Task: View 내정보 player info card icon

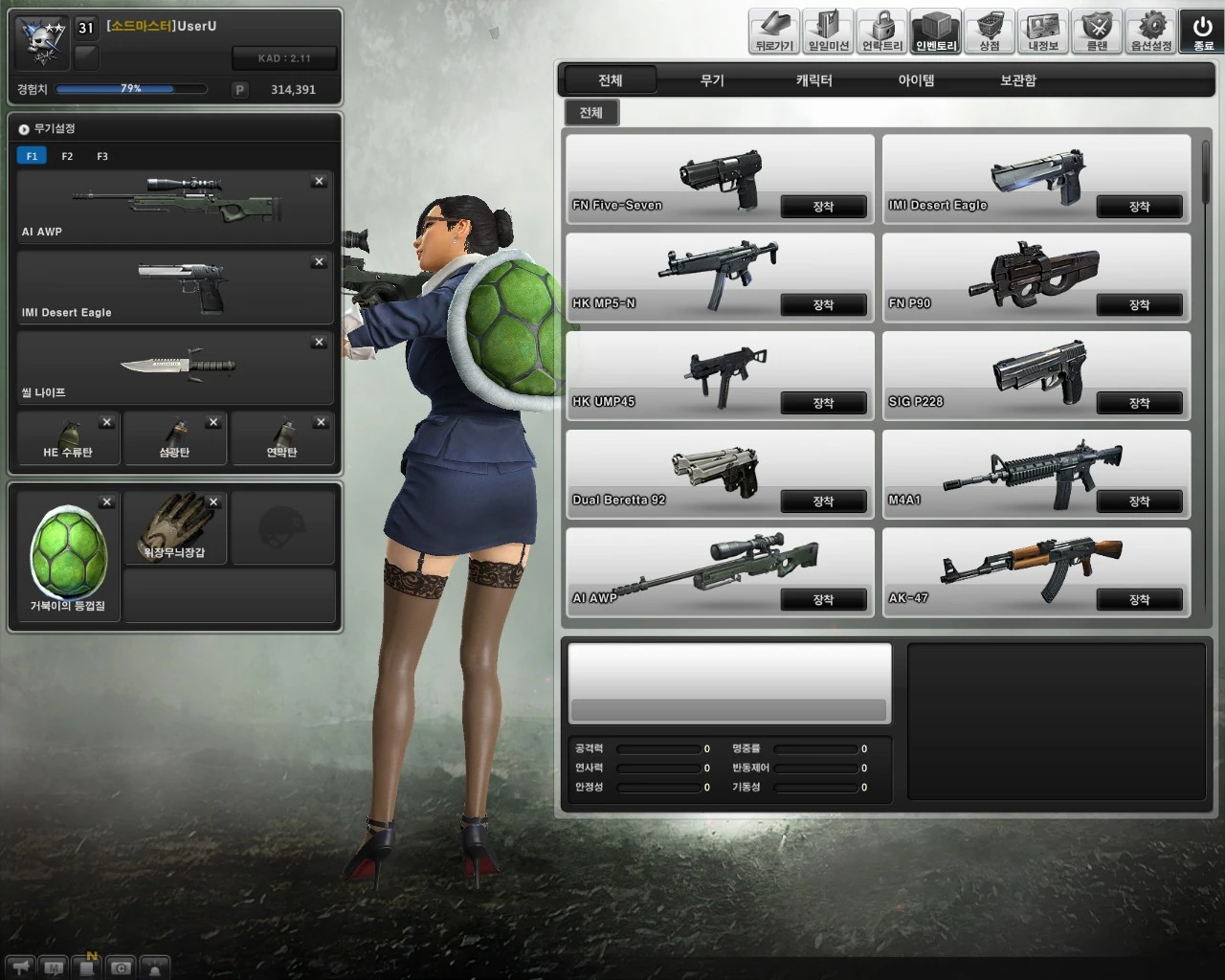Action: click(1042, 29)
